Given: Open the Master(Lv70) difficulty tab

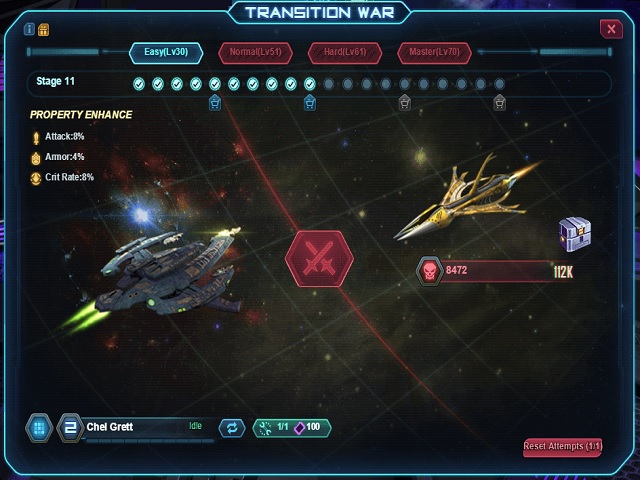Looking at the screenshot, I should click(435, 52).
